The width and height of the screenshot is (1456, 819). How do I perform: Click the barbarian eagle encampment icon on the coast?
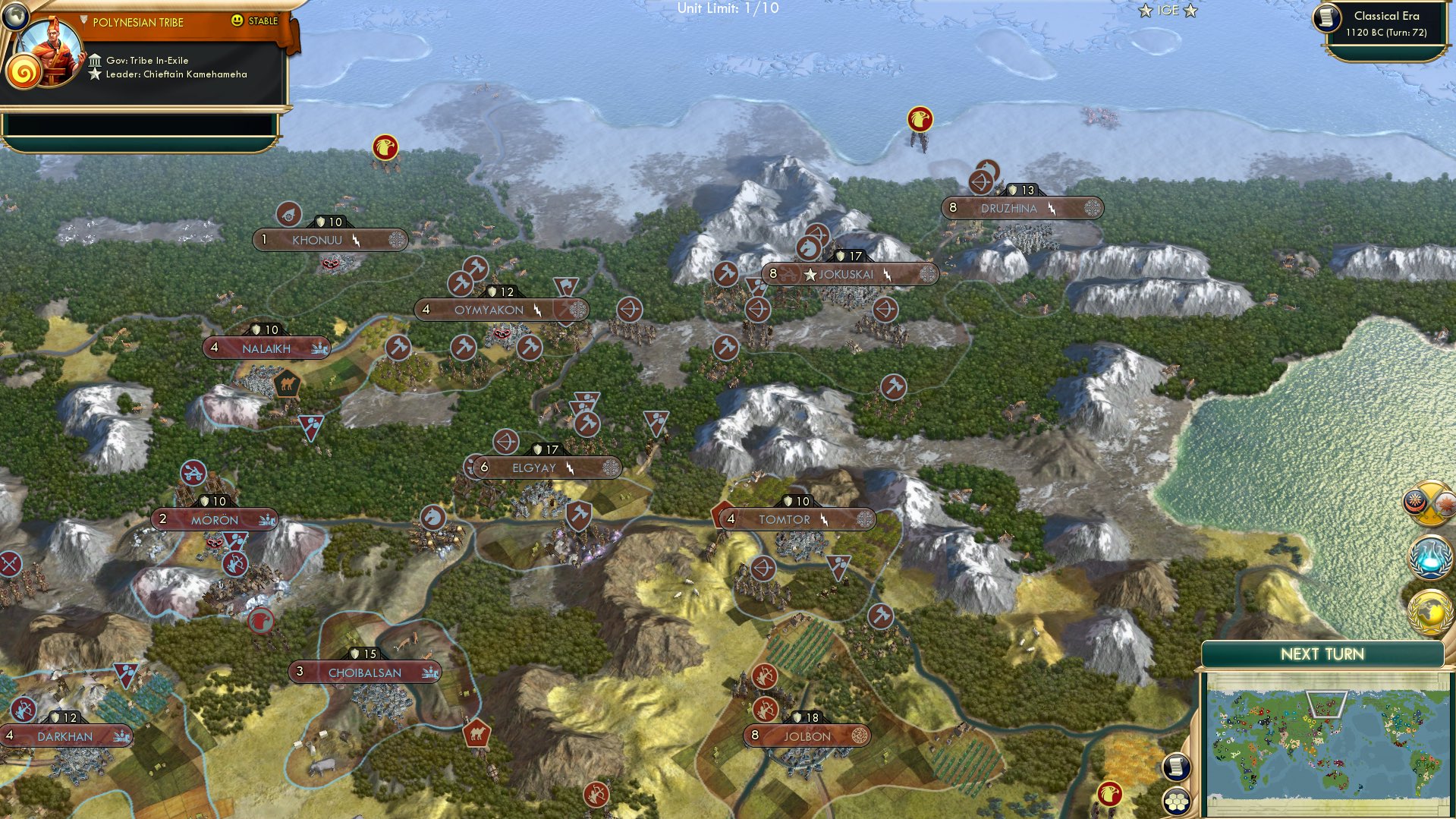pos(919,119)
